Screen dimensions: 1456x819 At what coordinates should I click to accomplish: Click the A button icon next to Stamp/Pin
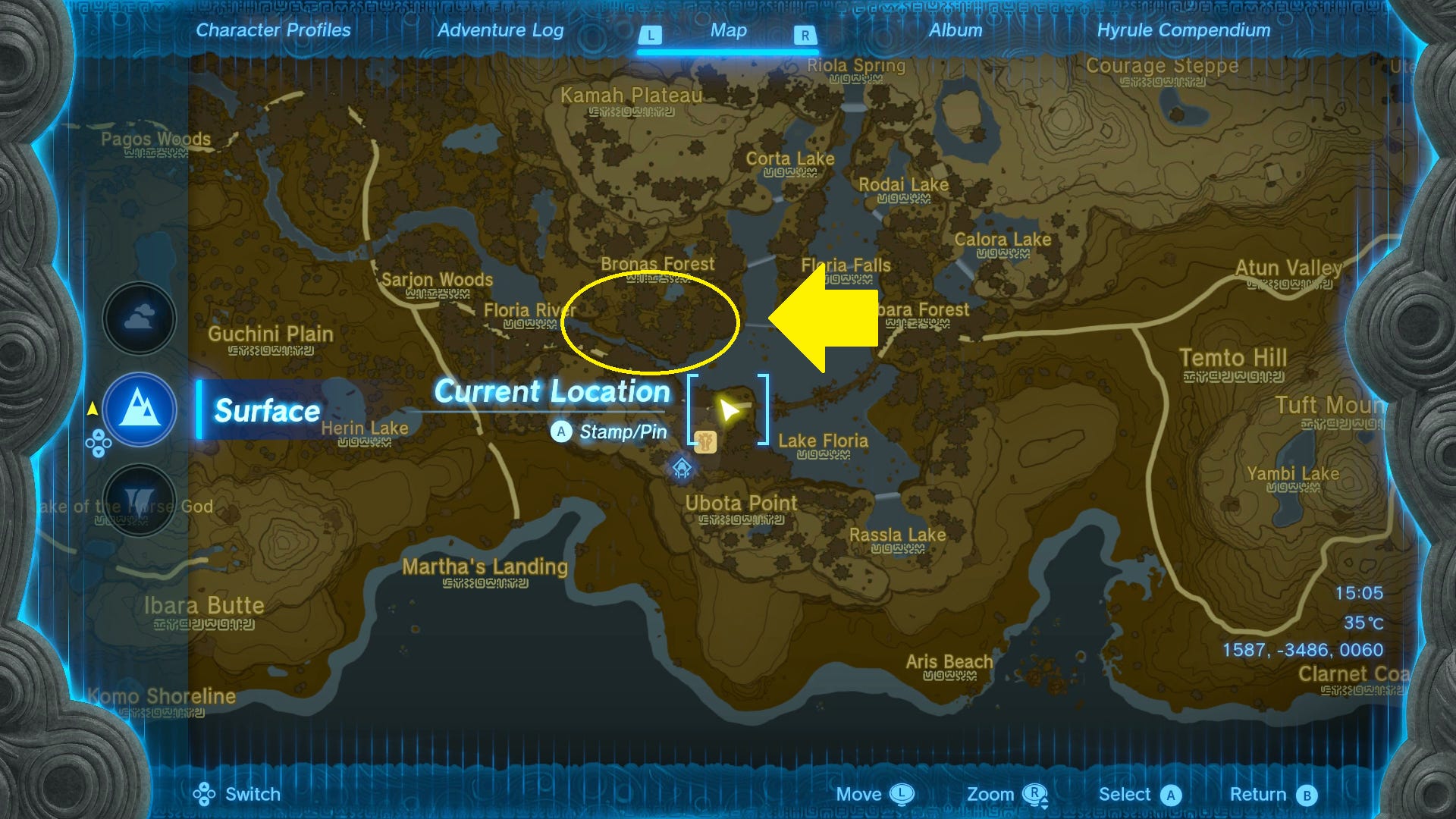tap(560, 432)
